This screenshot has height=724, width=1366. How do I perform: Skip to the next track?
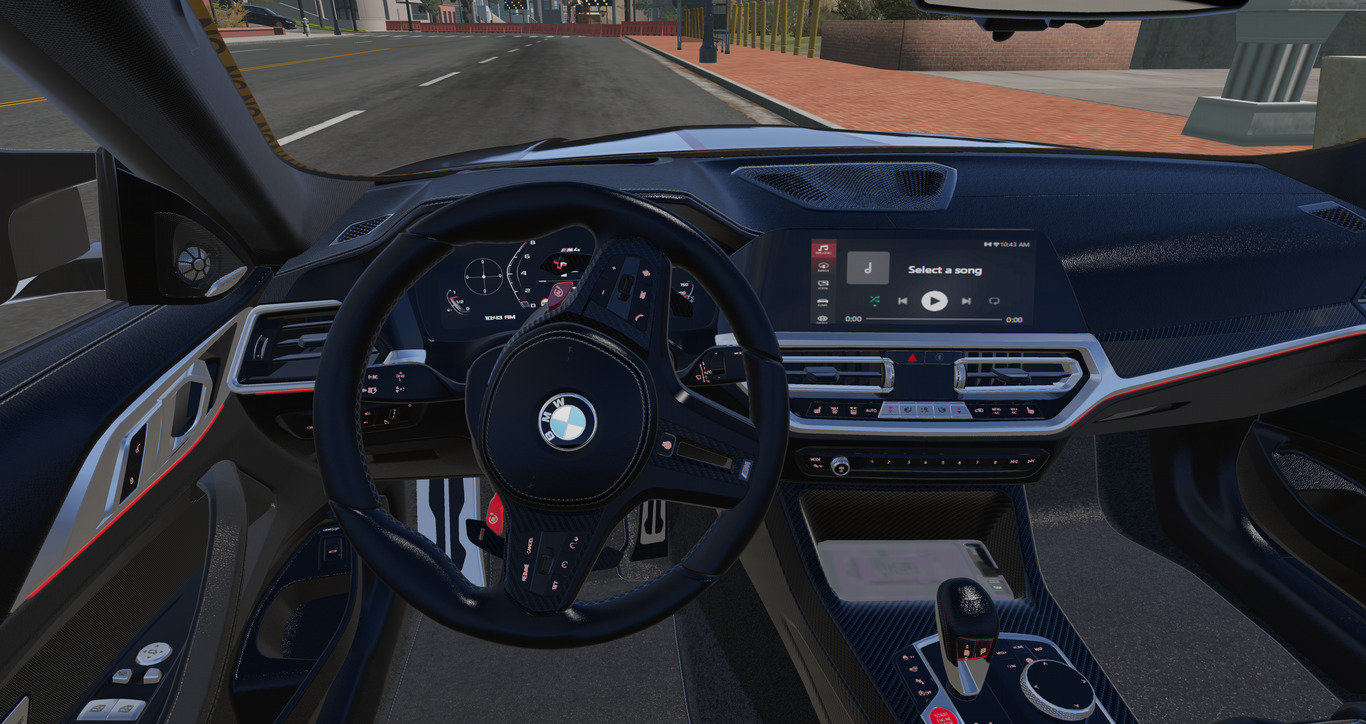pos(966,300)
